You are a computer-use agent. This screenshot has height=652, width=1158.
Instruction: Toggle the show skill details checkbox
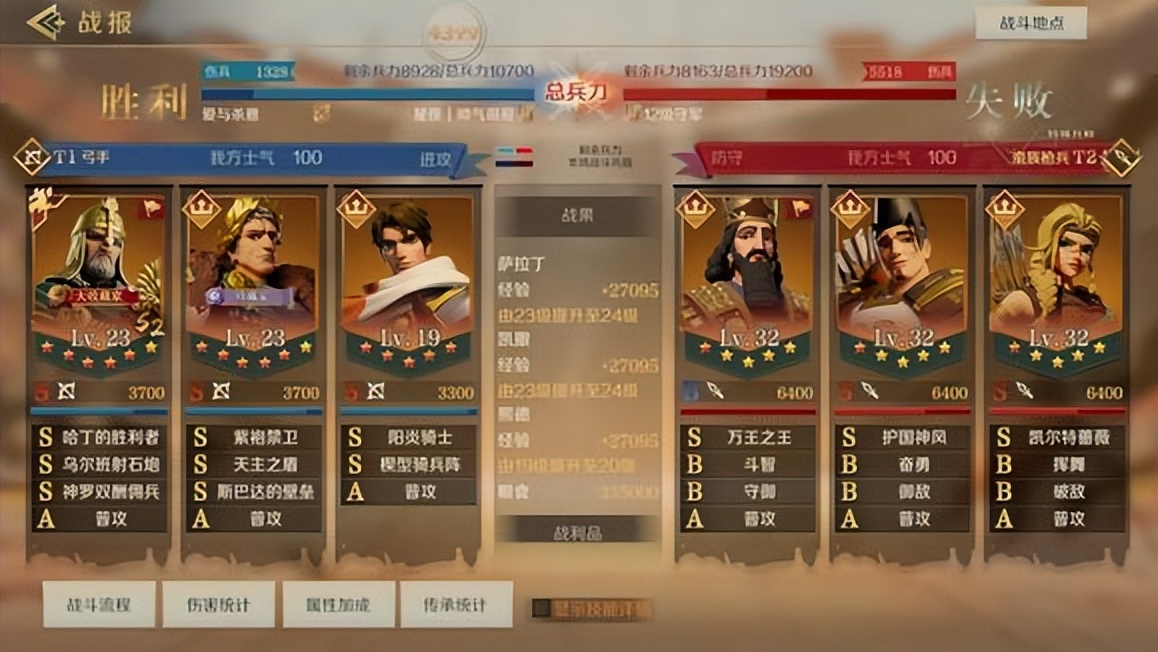541,608
